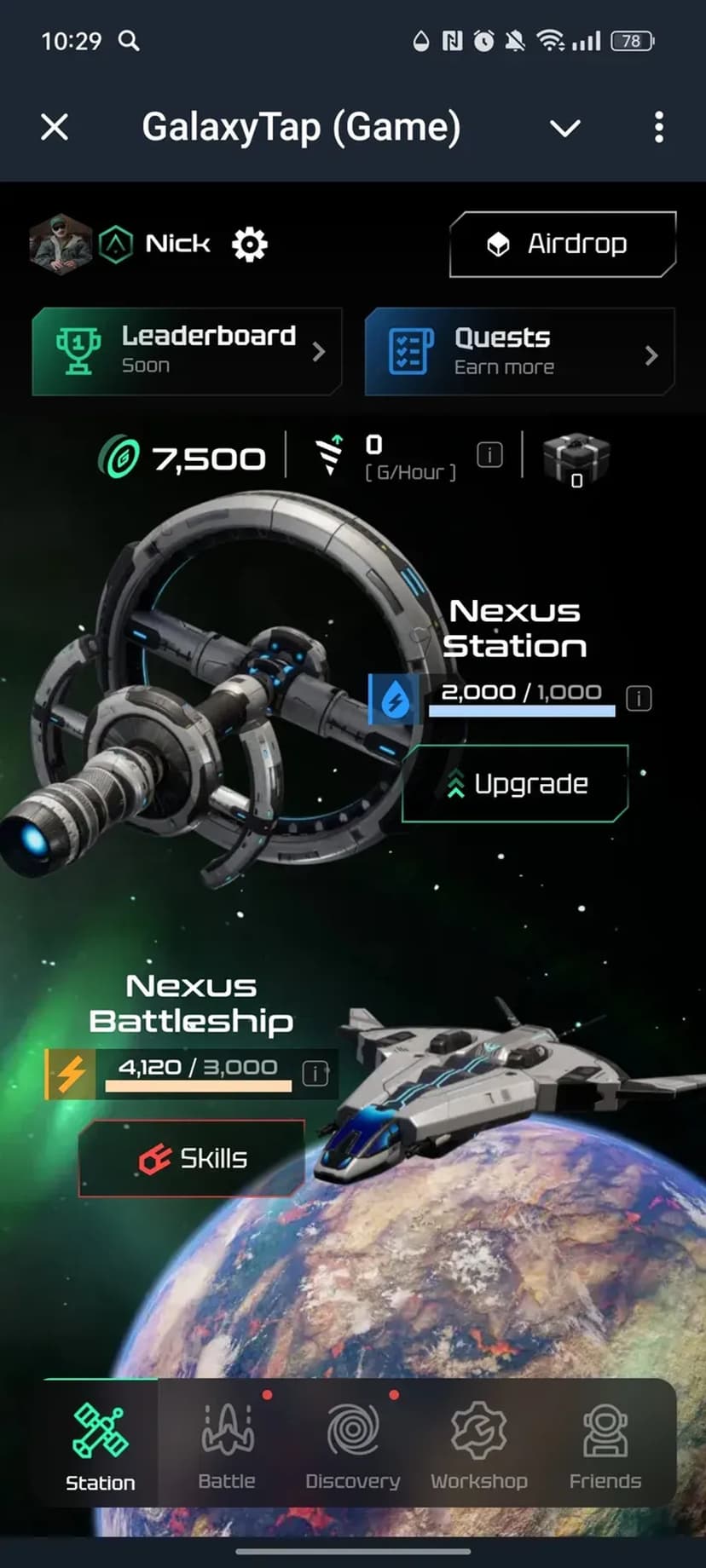Upgrade the Nexus Station
The height and width of the screenshot is (1568, 706).
[515, 784]
